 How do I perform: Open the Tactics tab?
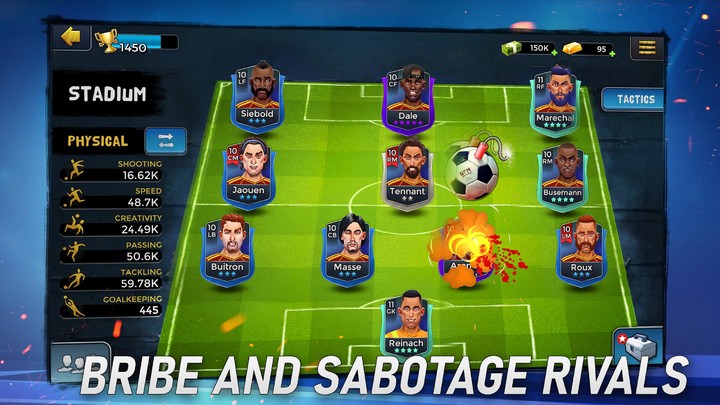click(x=635, y=99)
